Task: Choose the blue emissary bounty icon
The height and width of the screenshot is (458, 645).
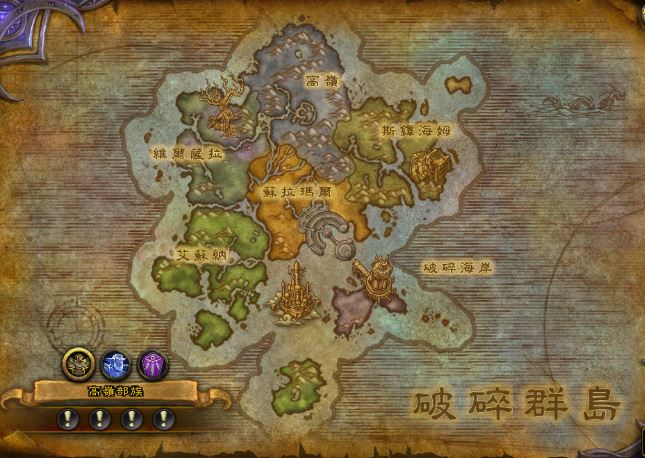Action: pos(116,363)
